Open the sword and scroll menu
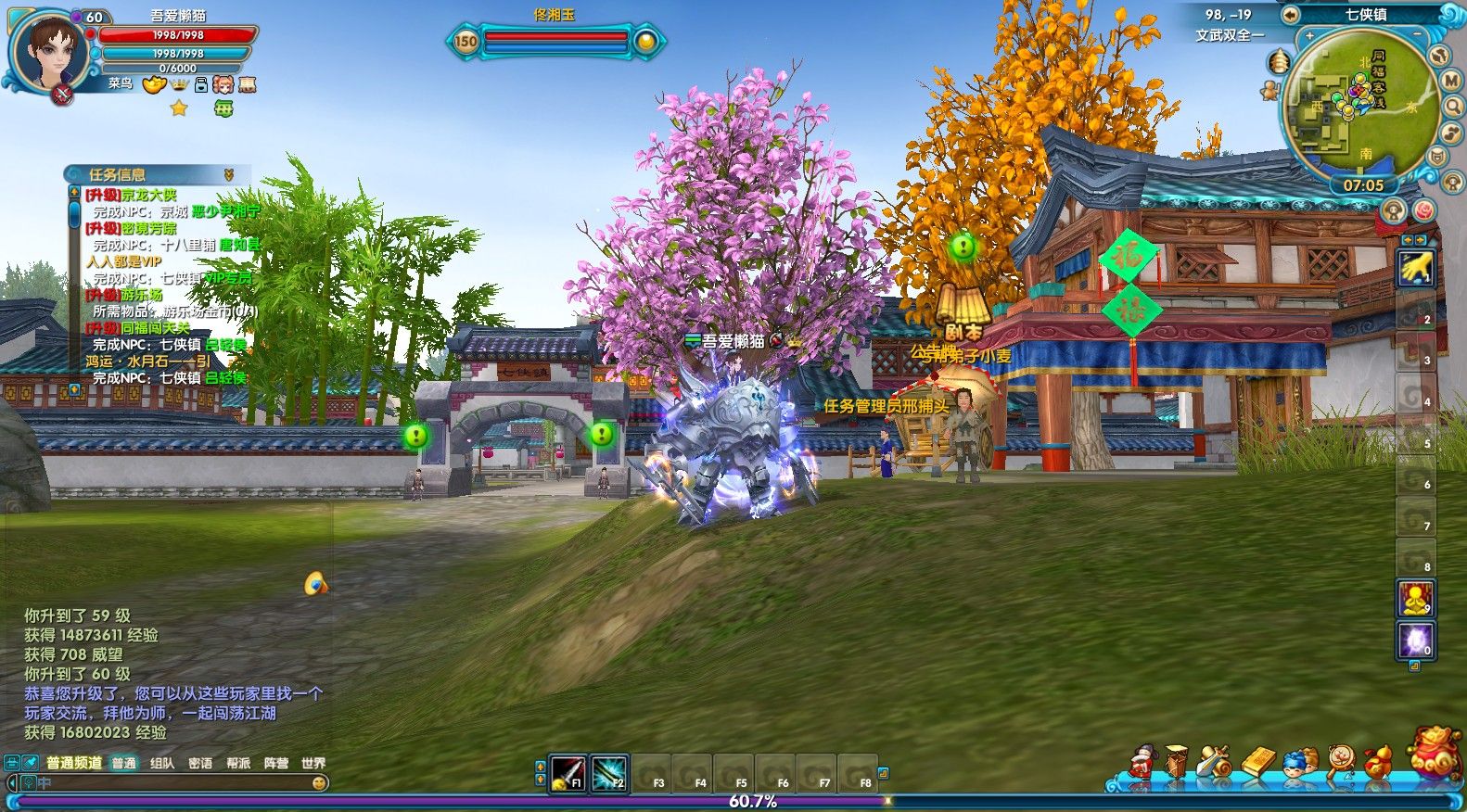Screen dimensions: 1467x812 point(1214,762)
